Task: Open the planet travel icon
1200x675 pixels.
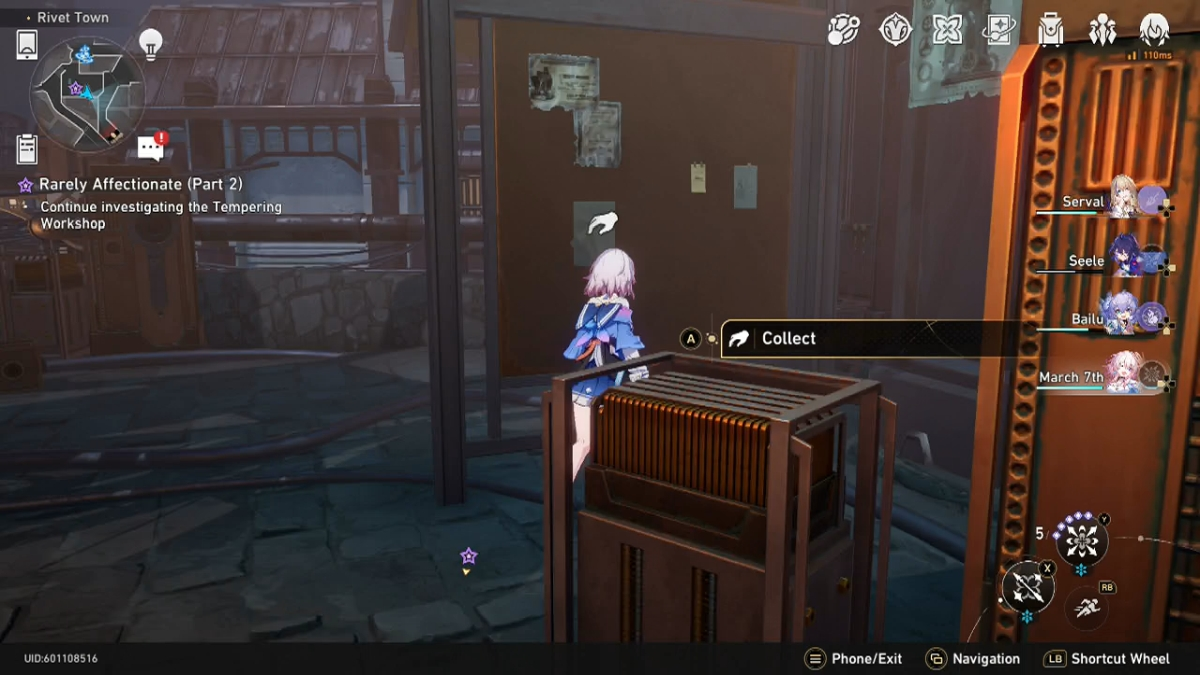Action: 843,30
